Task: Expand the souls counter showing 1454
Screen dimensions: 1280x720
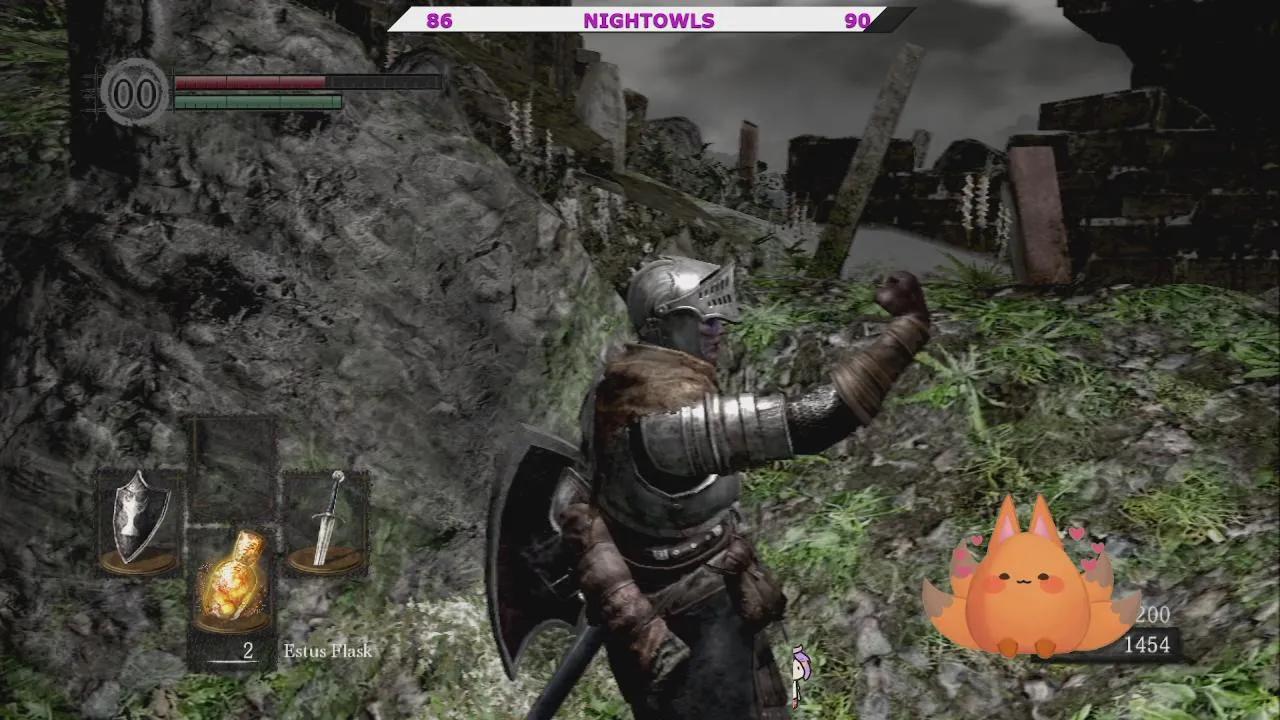Action: (x=1148, y=646)
